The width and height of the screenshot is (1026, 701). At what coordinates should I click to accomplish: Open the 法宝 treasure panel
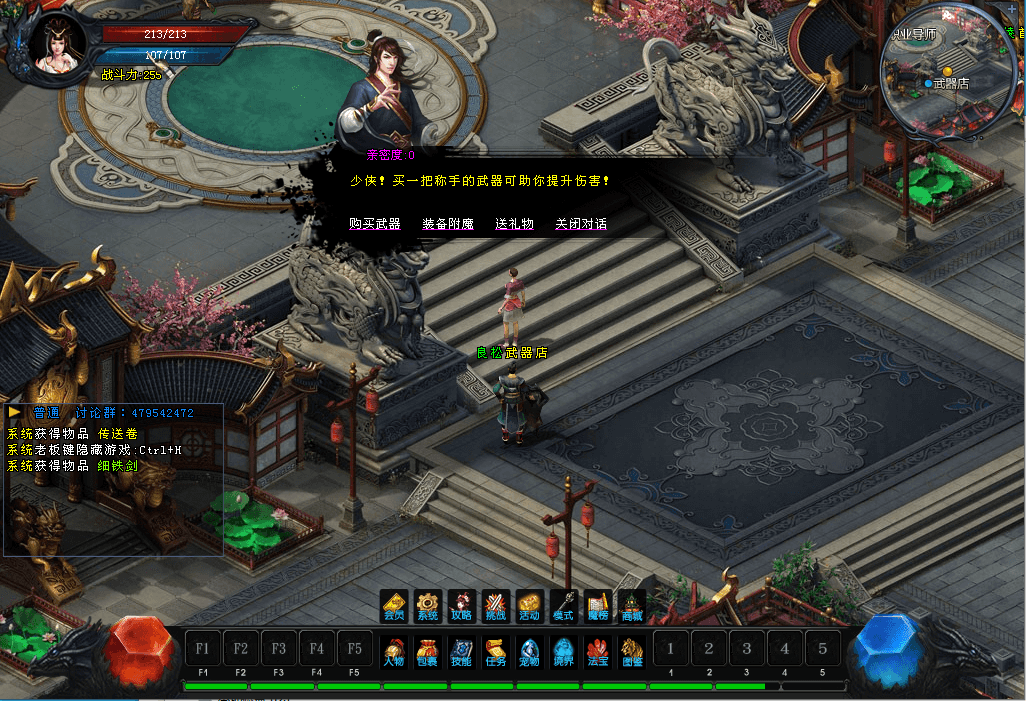coord(597,651)
